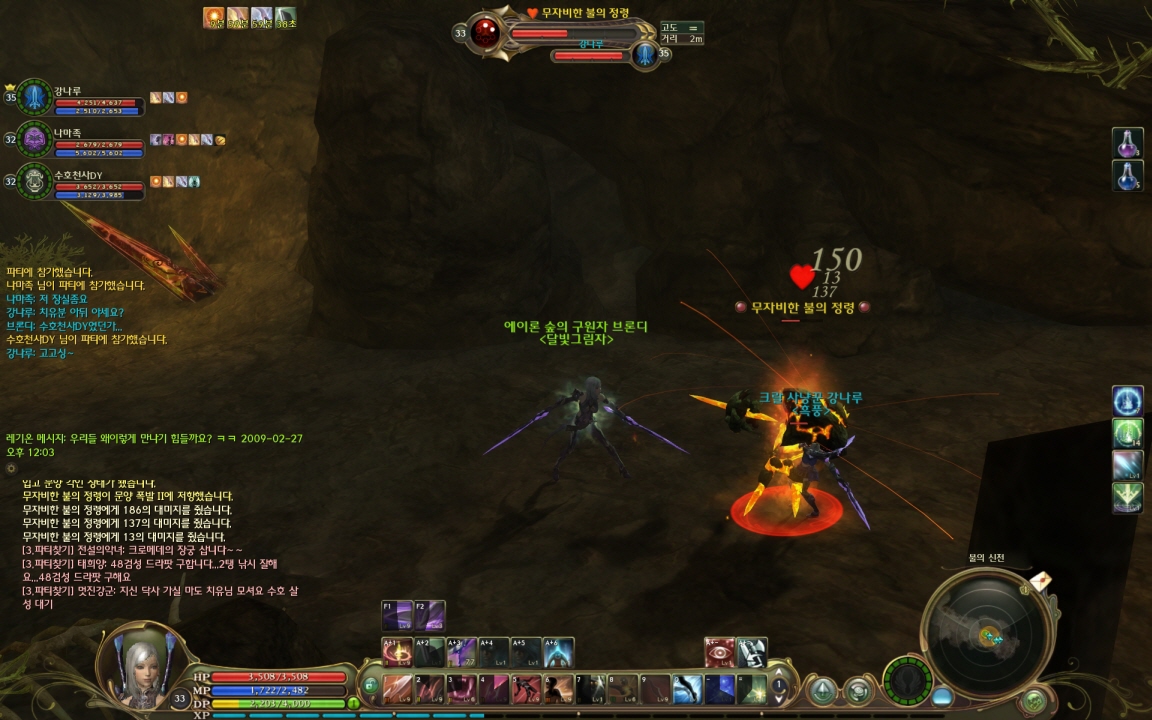The image size is (1152, 720).
Task: Click the green skull button by the minimap
Action: coord(1034,700)
